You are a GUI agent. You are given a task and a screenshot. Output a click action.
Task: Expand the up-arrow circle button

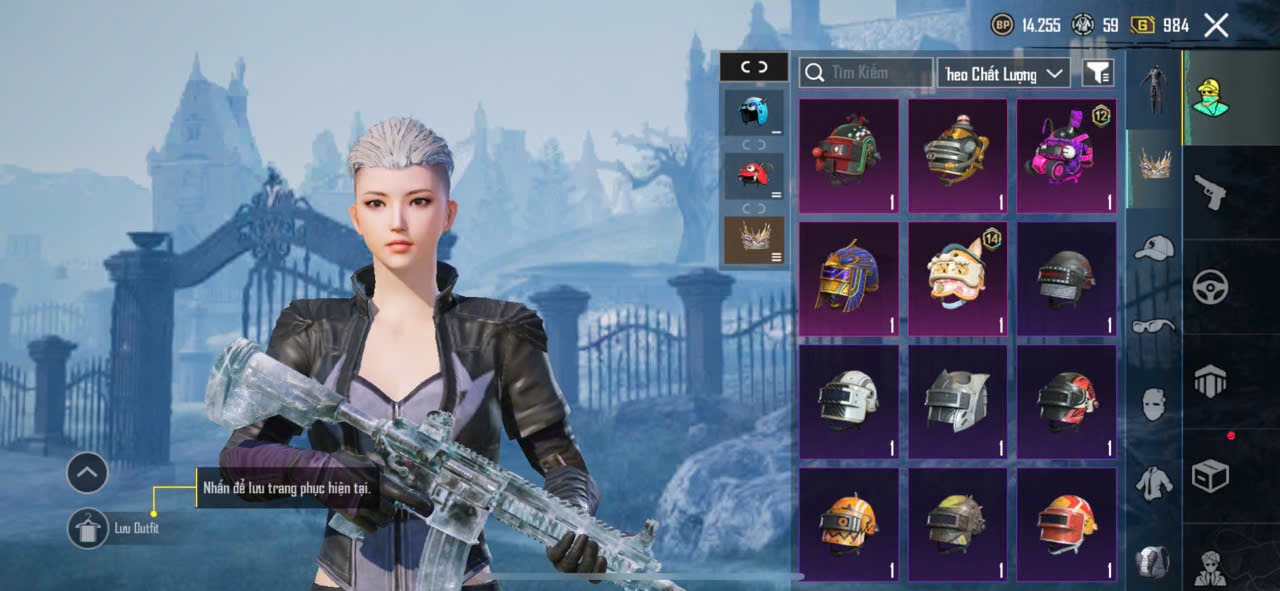pyautogui.click(x=88, y=472)
